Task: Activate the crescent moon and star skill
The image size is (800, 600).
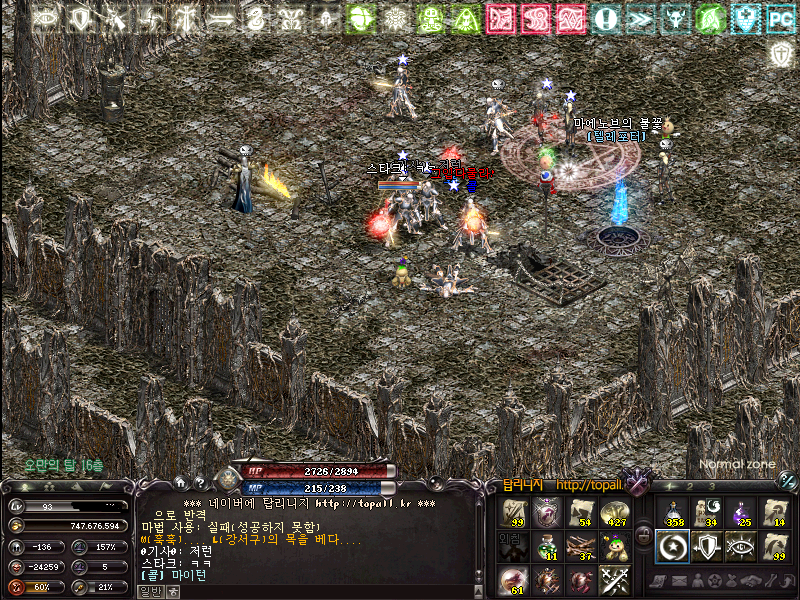Action: point(672,547)
